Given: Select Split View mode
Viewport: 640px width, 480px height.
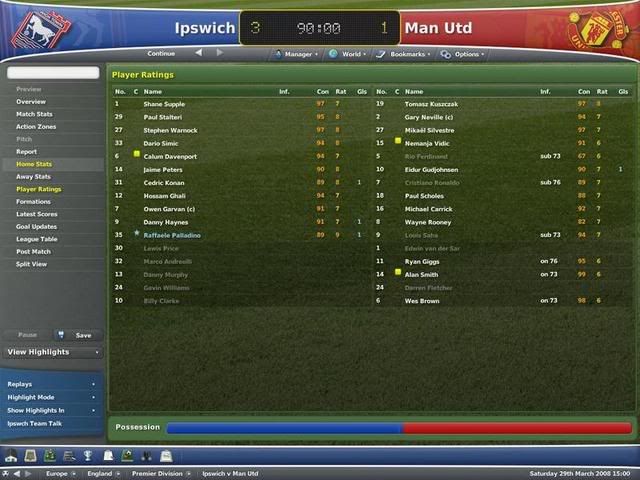Looking at the screenshot, I should point(32,264).
